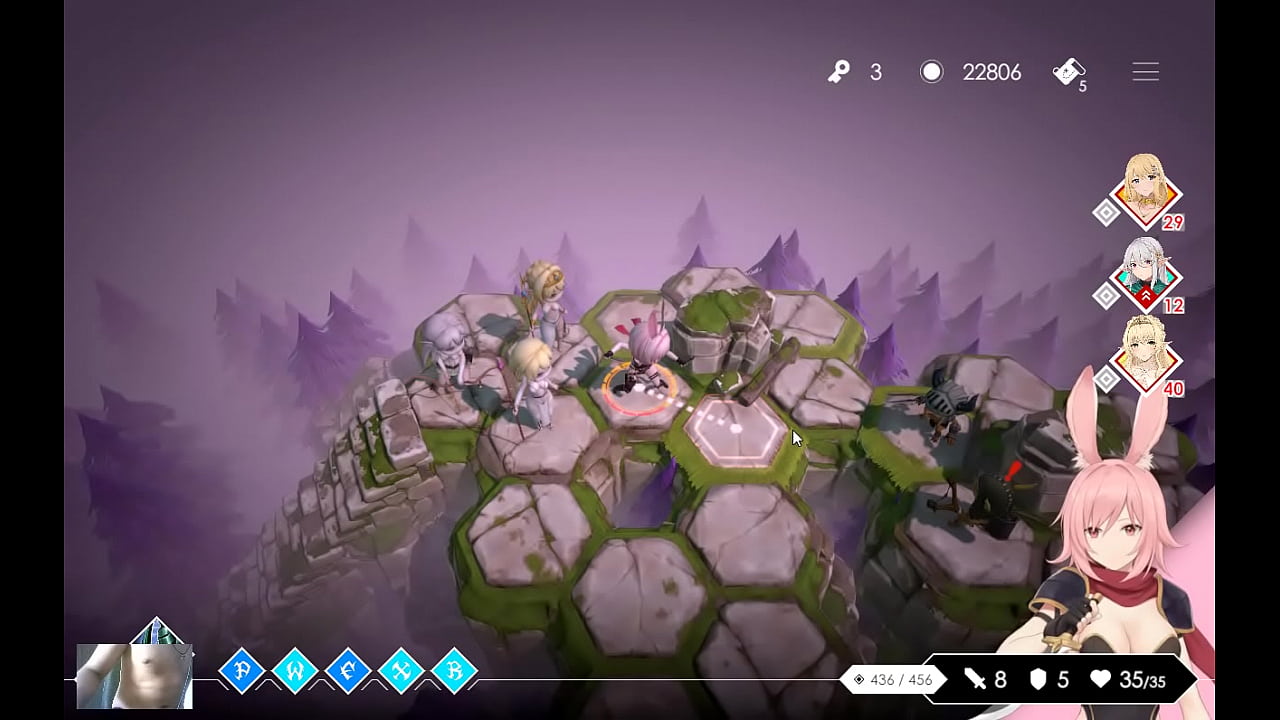
Task: Activate the D rune diamond
Action: click(x=241, y=670)
